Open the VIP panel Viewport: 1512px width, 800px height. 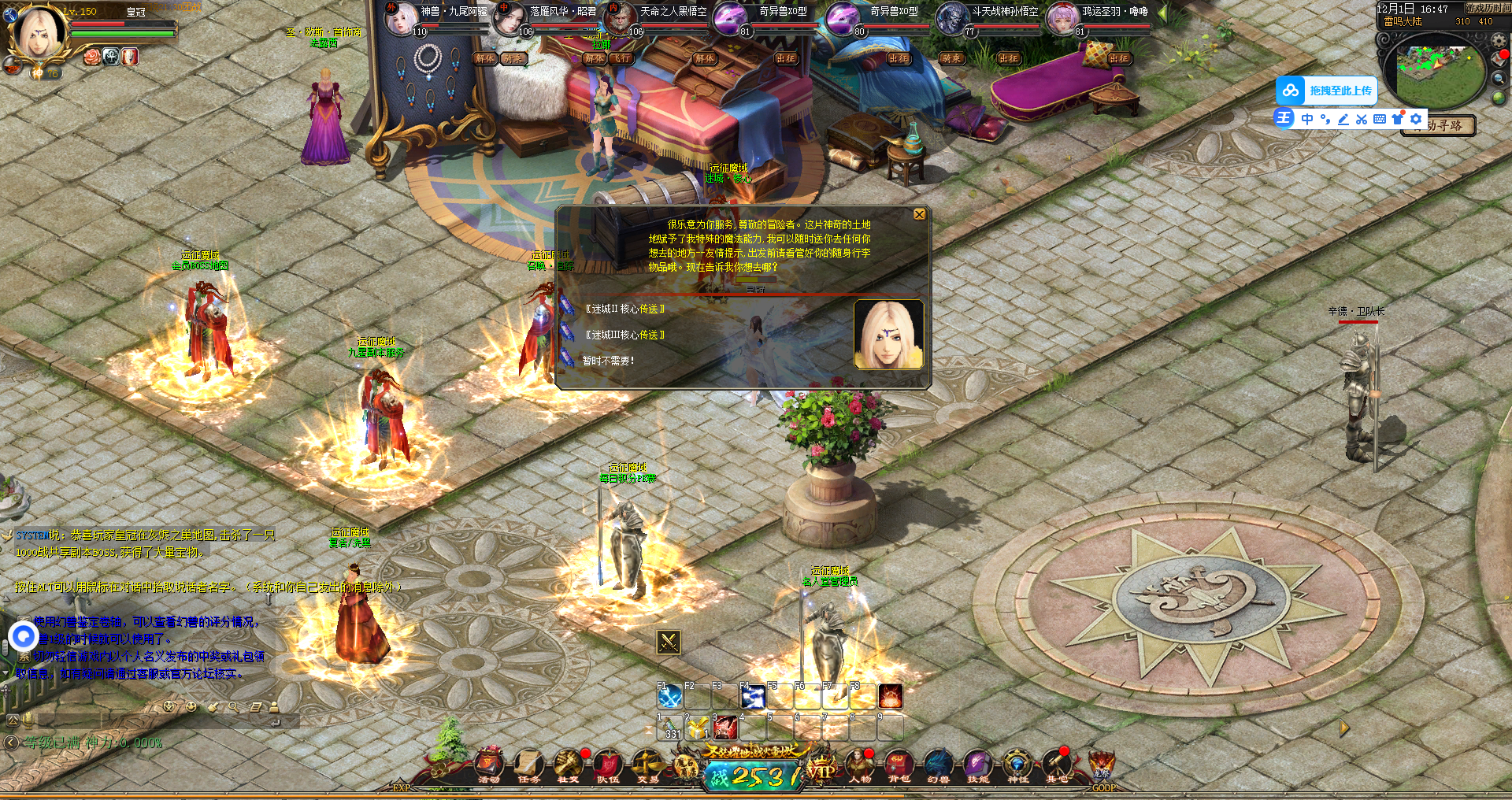tap(821, 770)
